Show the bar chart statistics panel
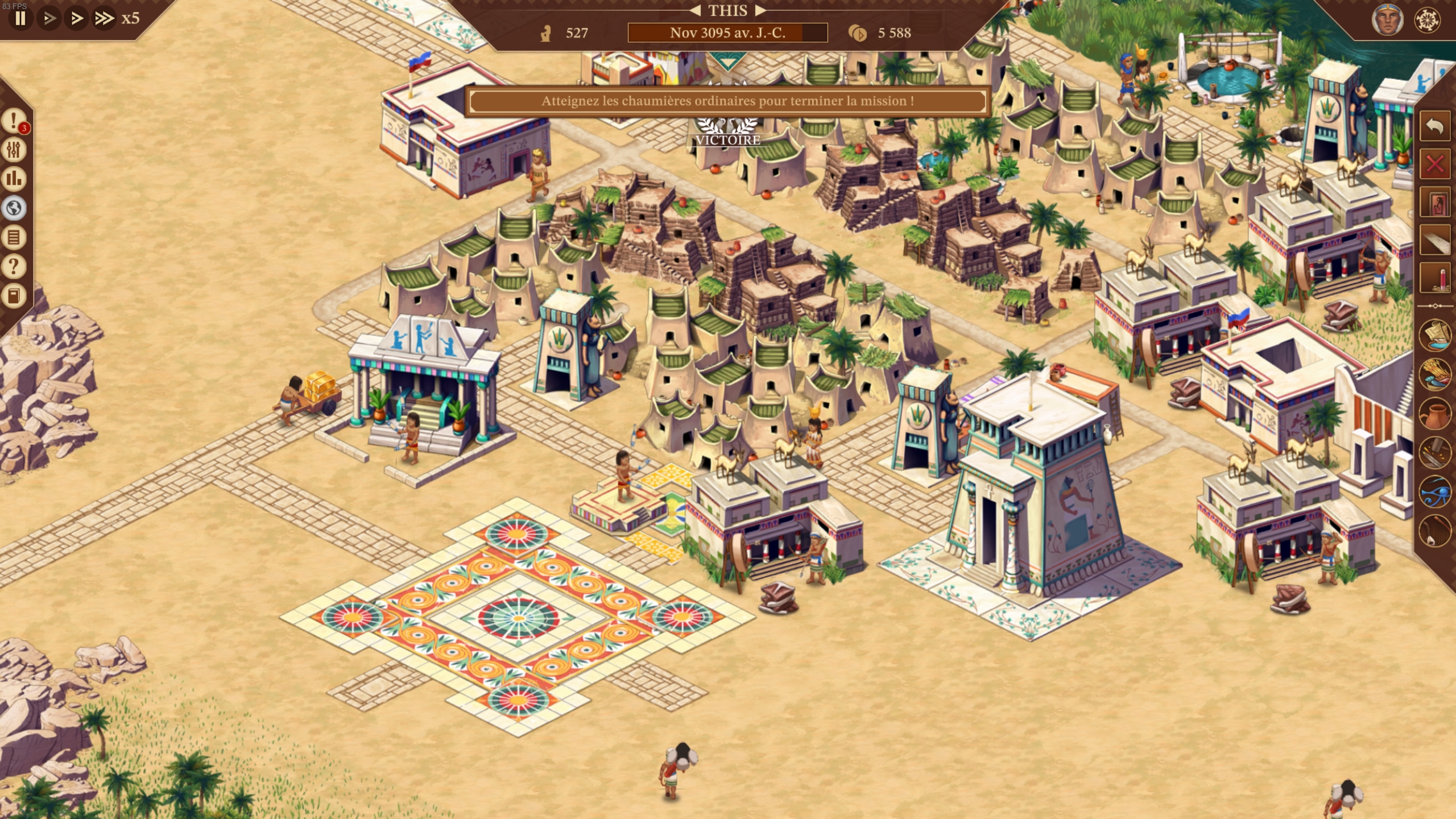 click(14, 179)
